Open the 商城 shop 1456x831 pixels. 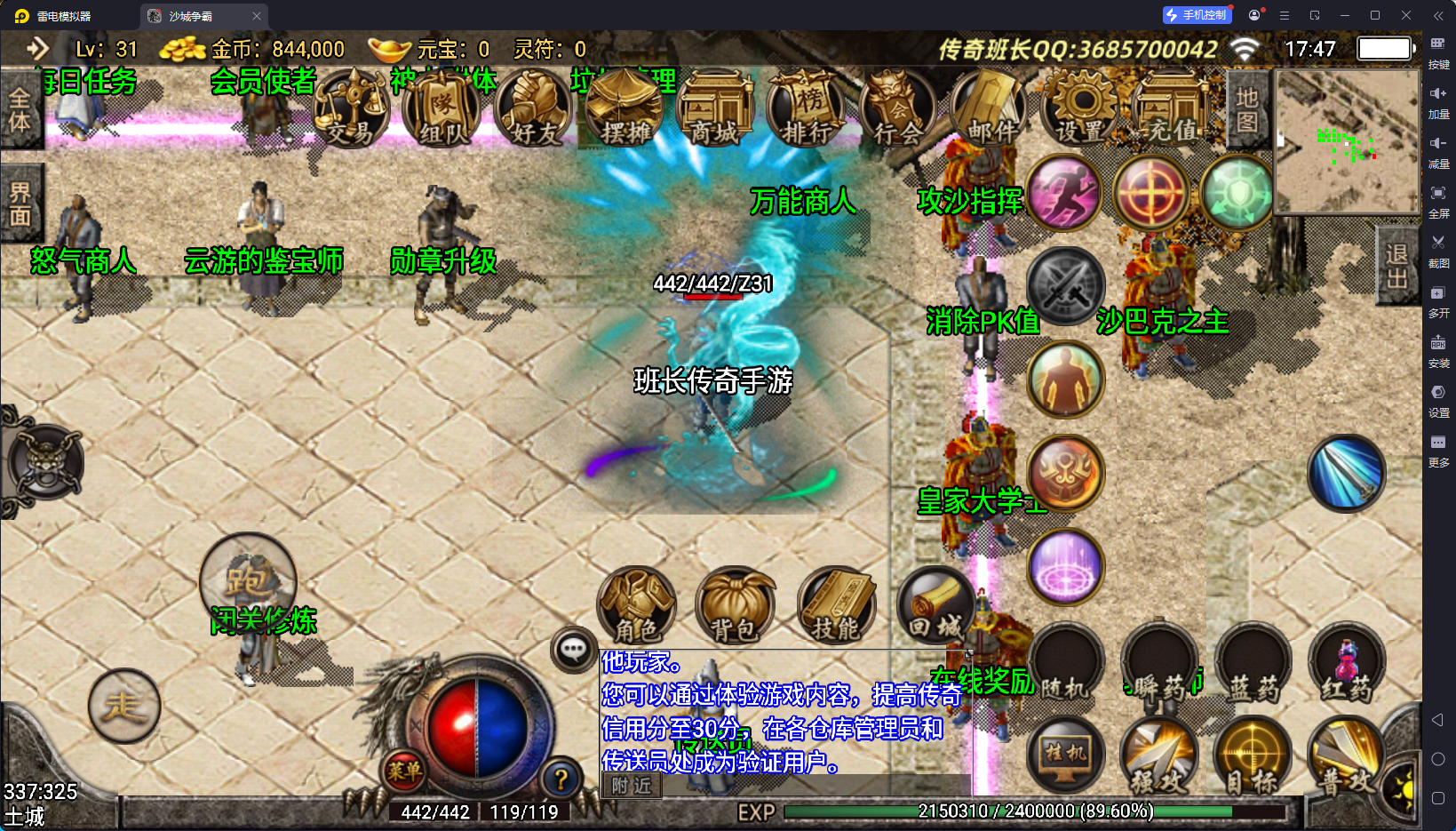[716, 107]
